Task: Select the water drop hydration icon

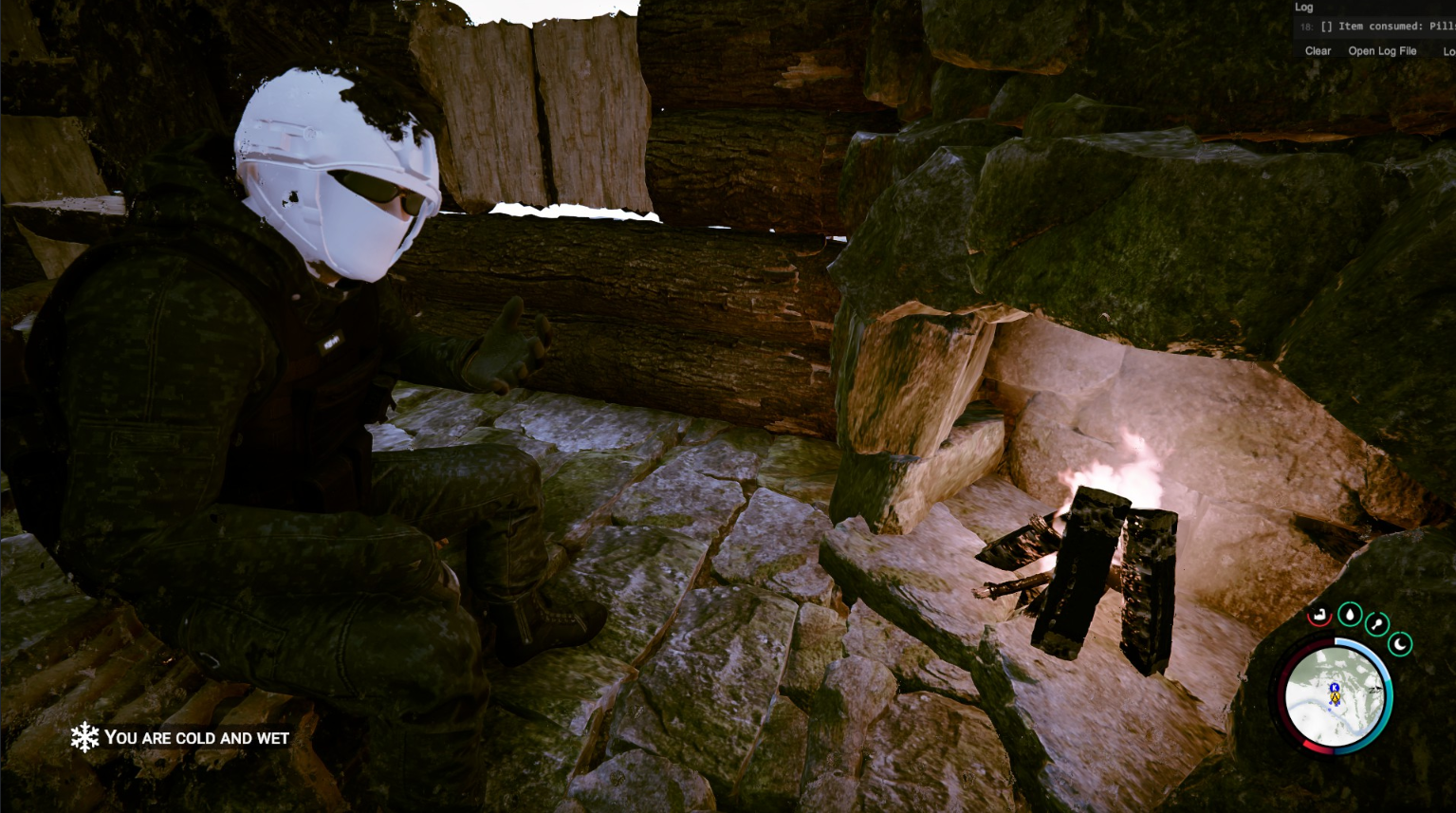Action: tap(1350, 615)
